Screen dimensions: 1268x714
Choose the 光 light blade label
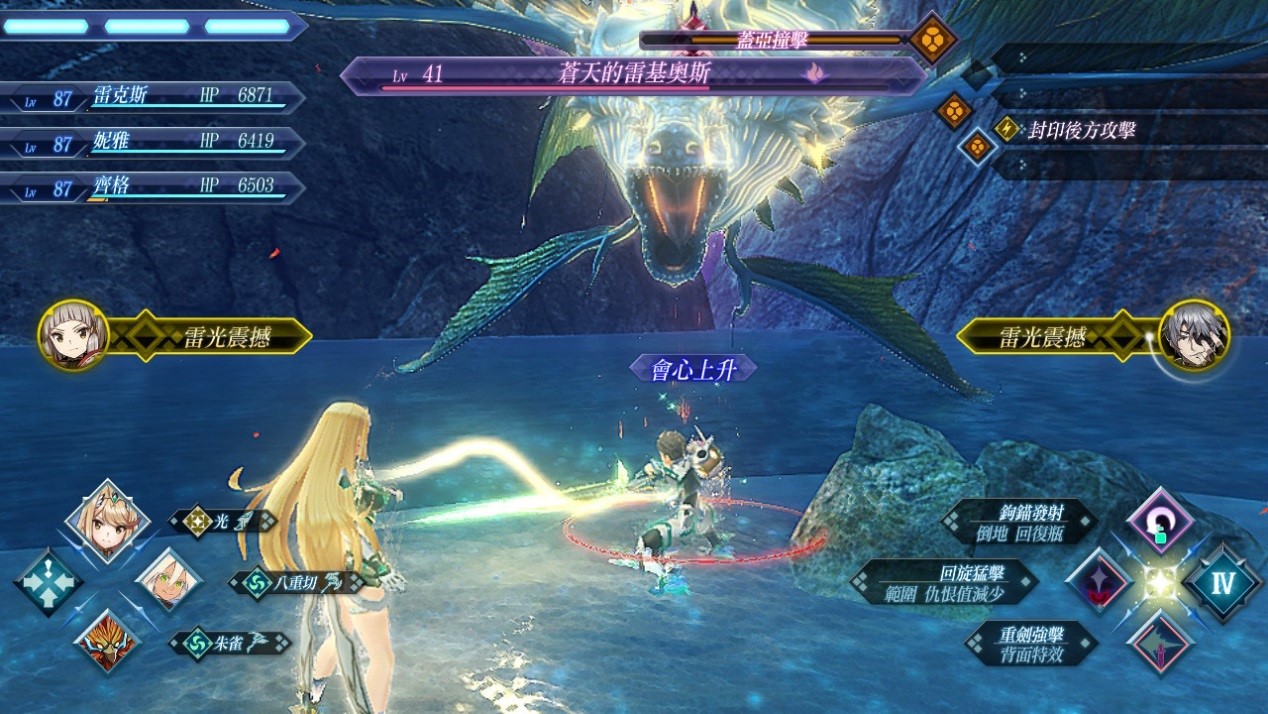pyautogui.click(x=222, y=521)
